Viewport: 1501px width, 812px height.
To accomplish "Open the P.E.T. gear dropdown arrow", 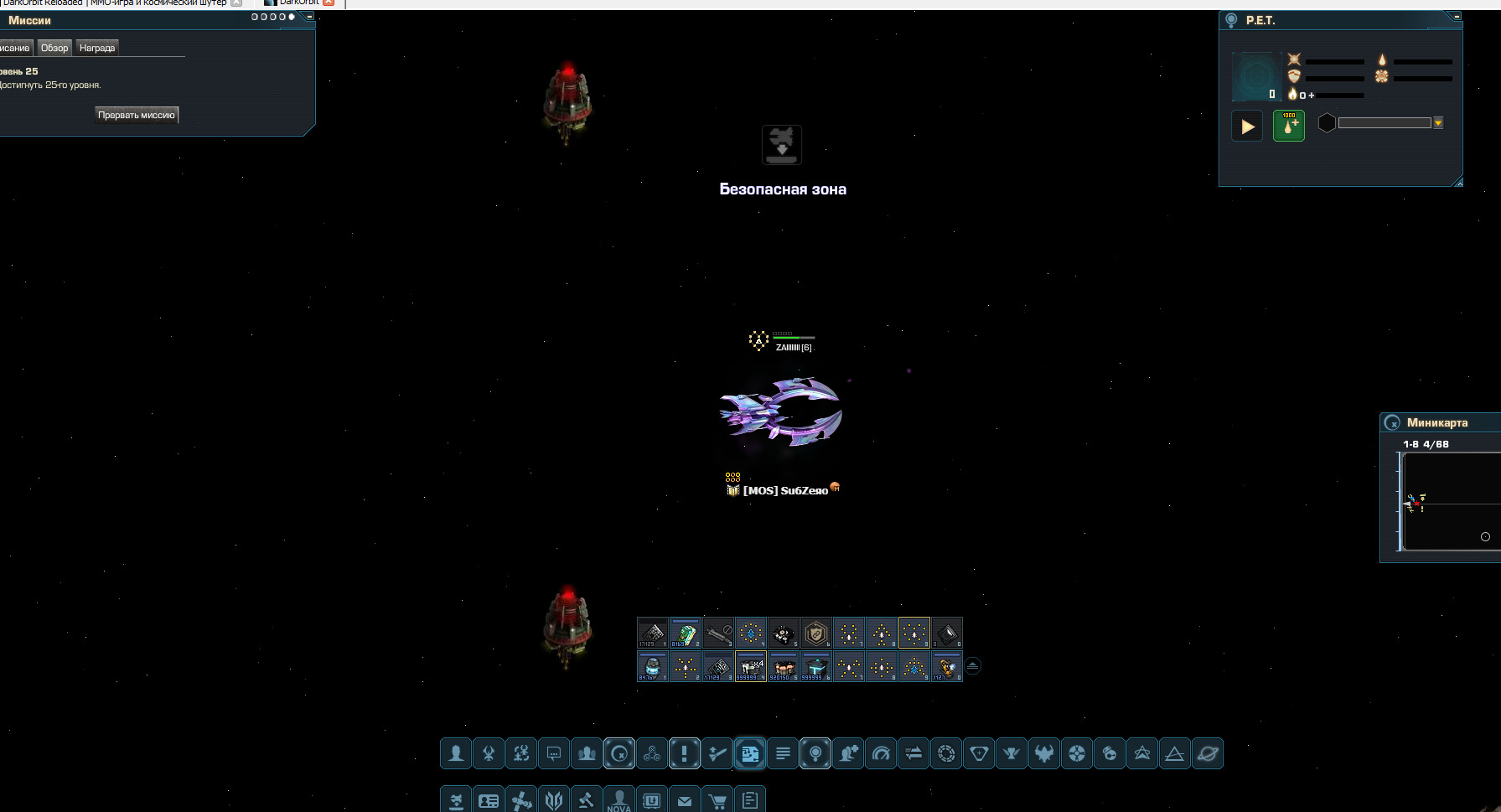I will [x=1438, y=123].
